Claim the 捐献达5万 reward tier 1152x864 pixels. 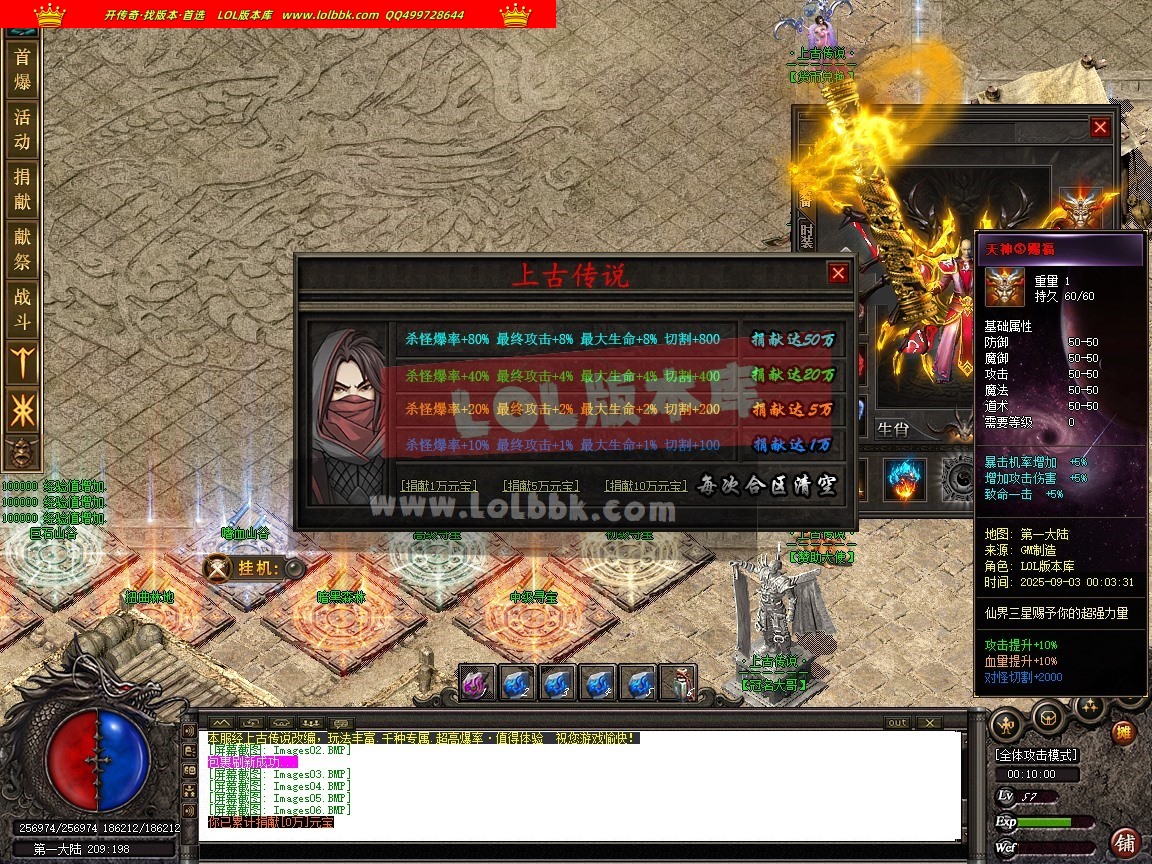793,410
